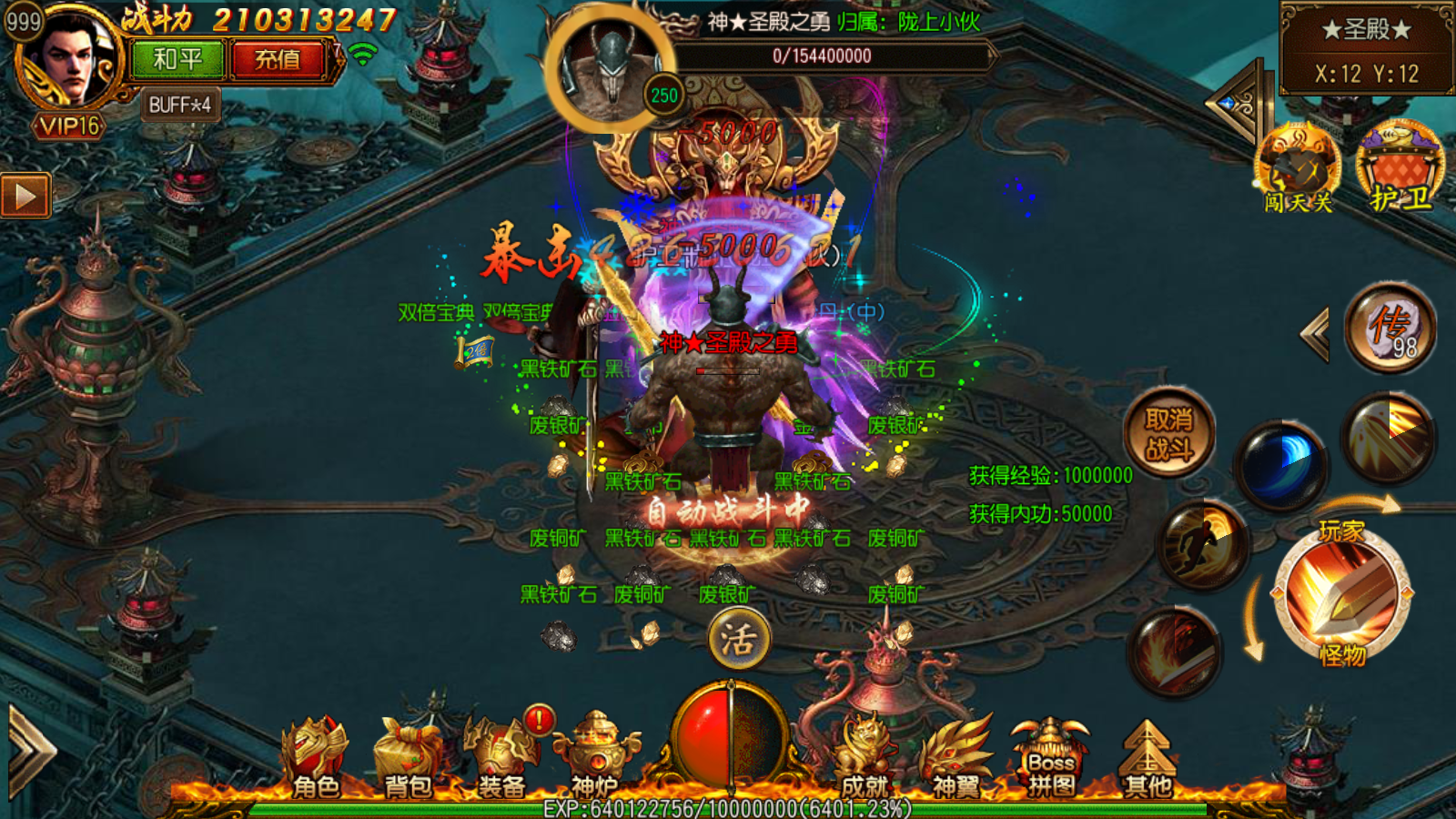Toggle the 和平 peace mode button
The width and height of the screenshot is (1456, 819).
177,60
